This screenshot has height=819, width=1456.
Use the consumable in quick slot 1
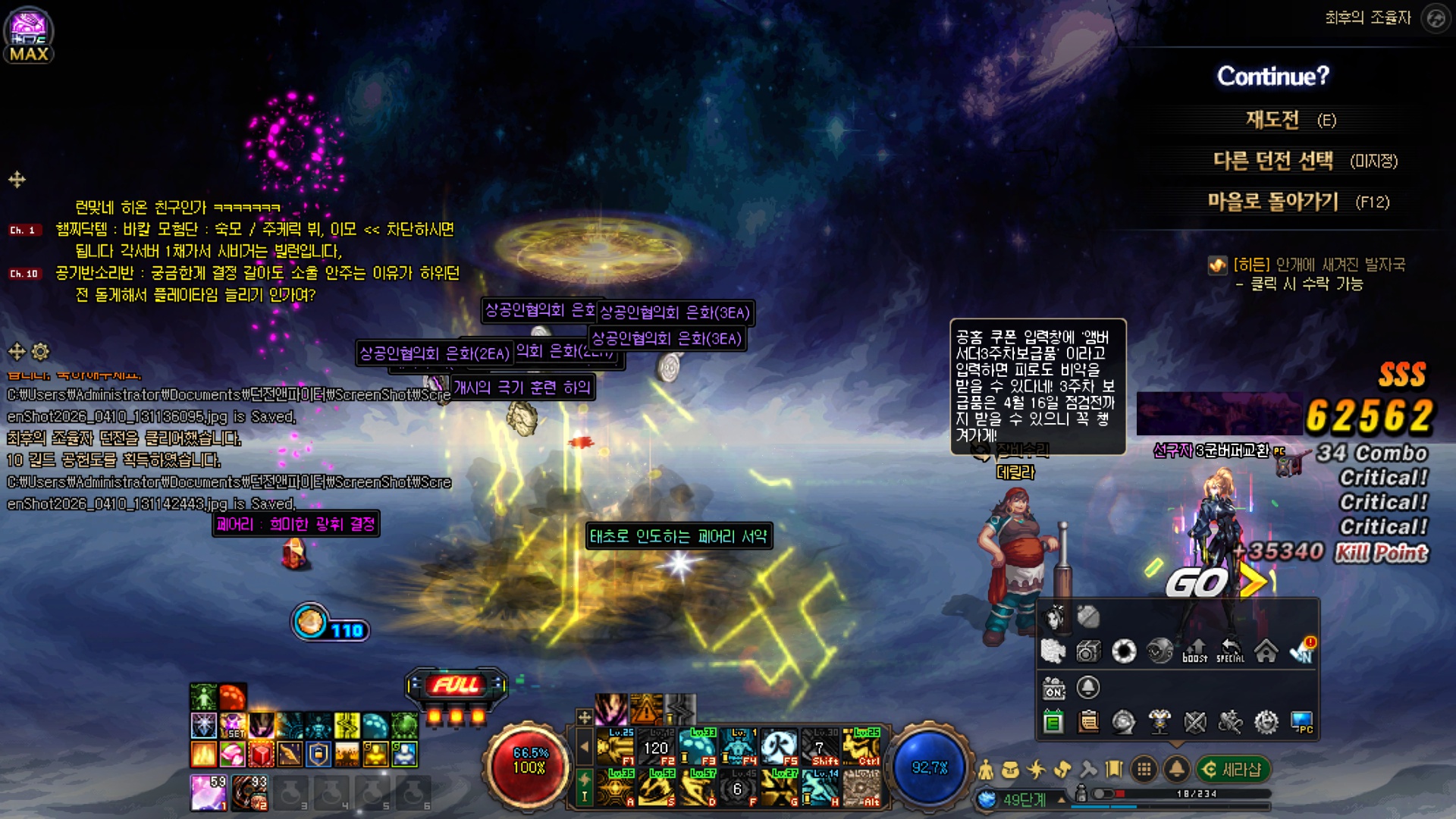(x=209, y=792)
